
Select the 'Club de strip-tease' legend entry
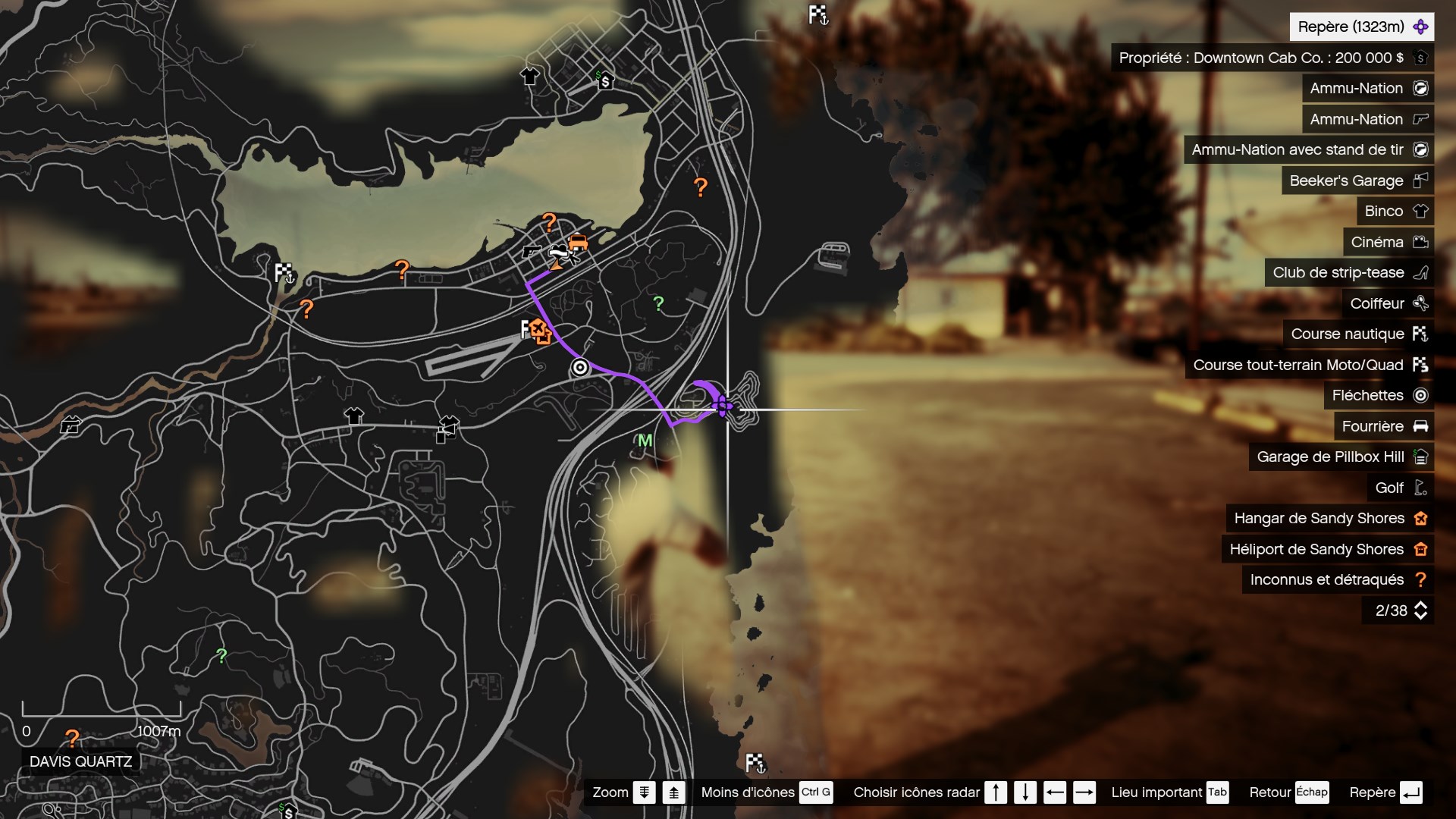pyautogui.click(x=1338, y=272)
